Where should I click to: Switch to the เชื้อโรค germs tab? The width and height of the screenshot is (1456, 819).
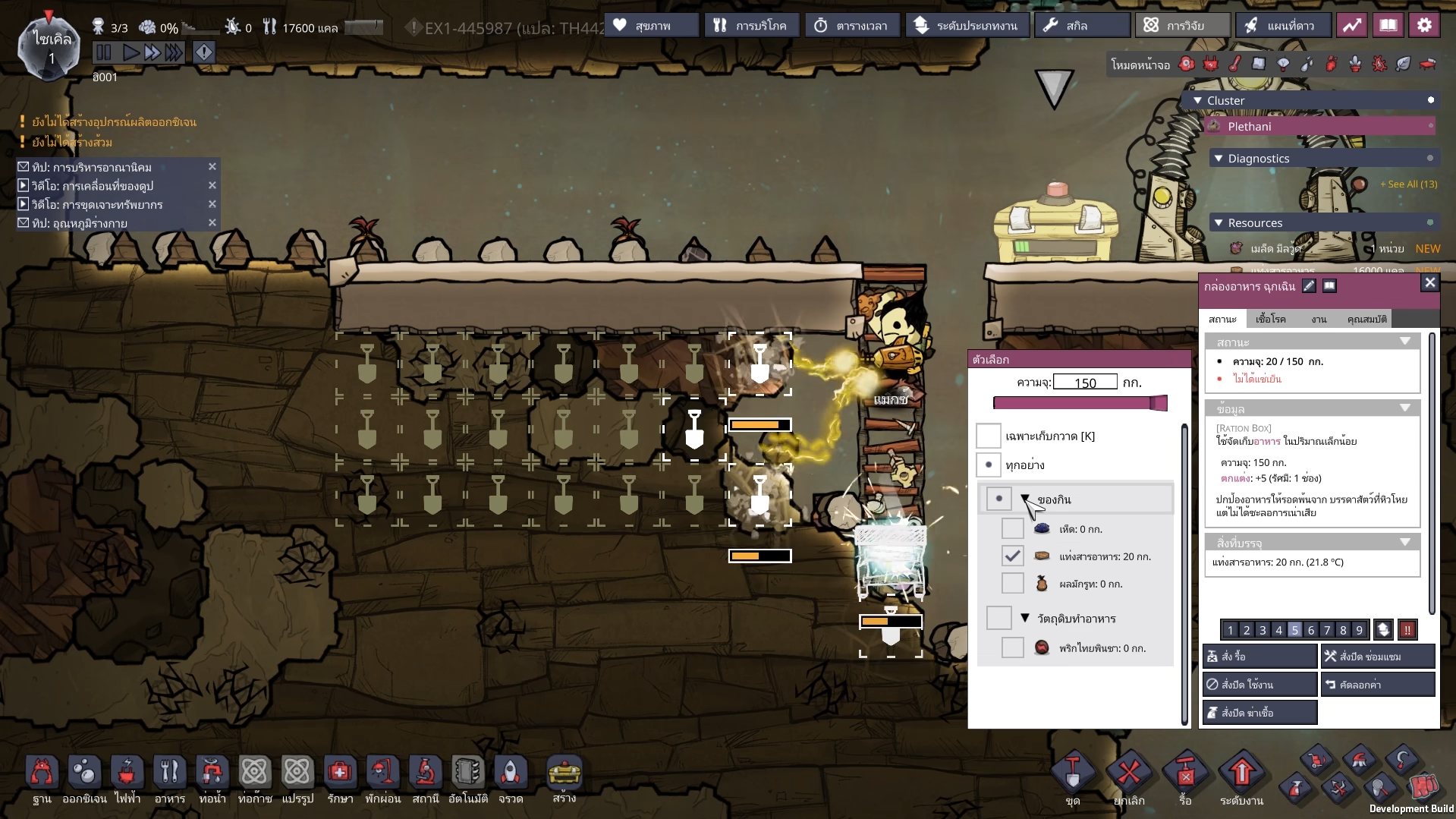[x=1270, y=320]
